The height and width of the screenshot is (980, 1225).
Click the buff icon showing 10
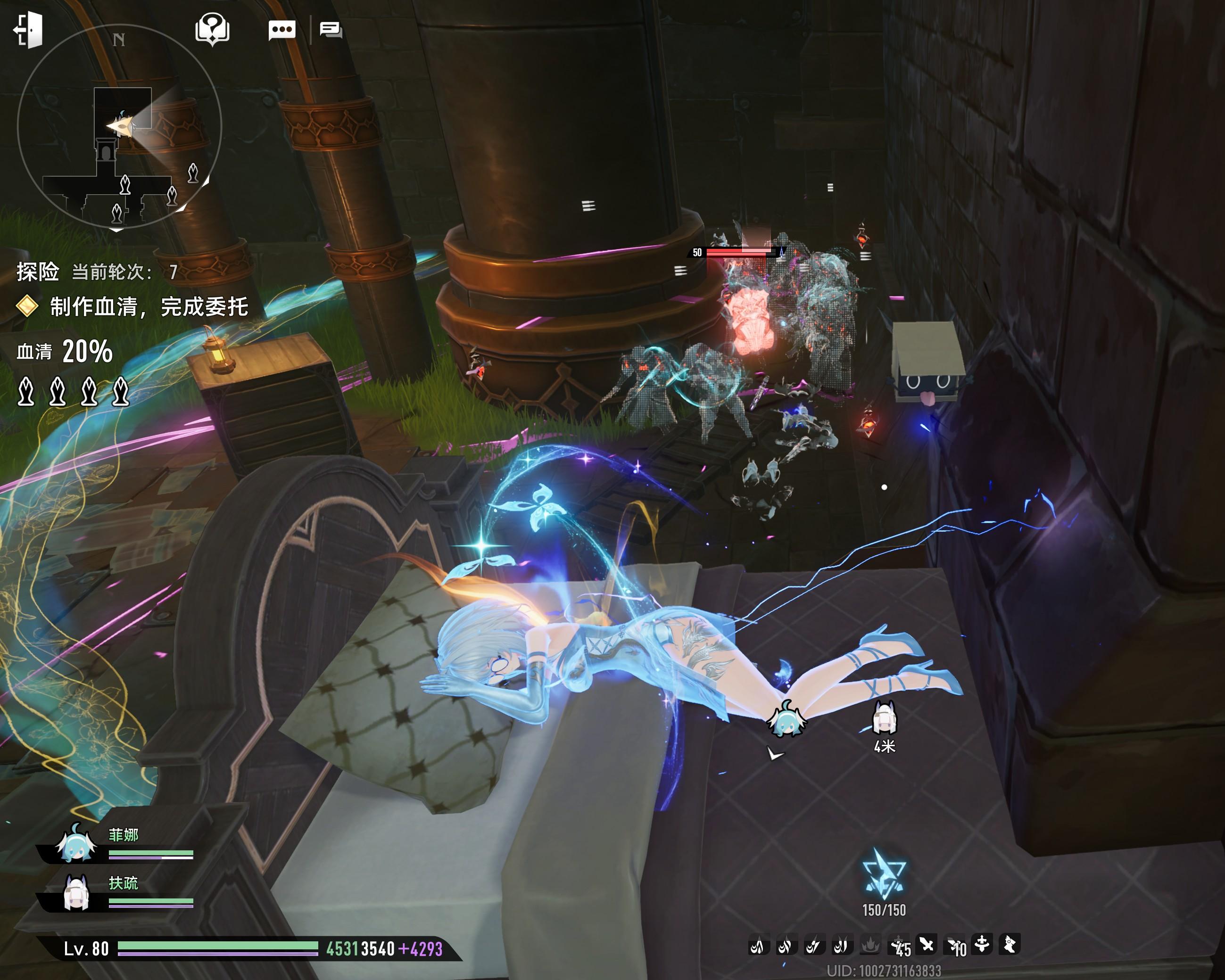pyautogui.click(x=954, y=947)
